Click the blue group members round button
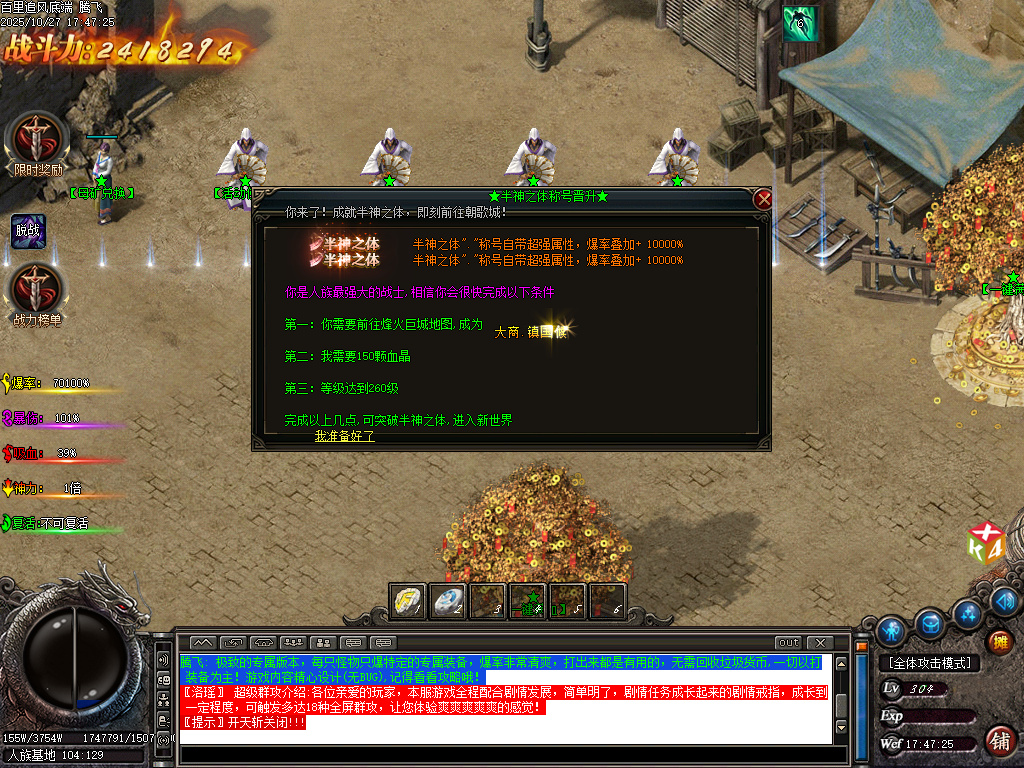This screenshot has width=1024, height=768. click(968, 613)
